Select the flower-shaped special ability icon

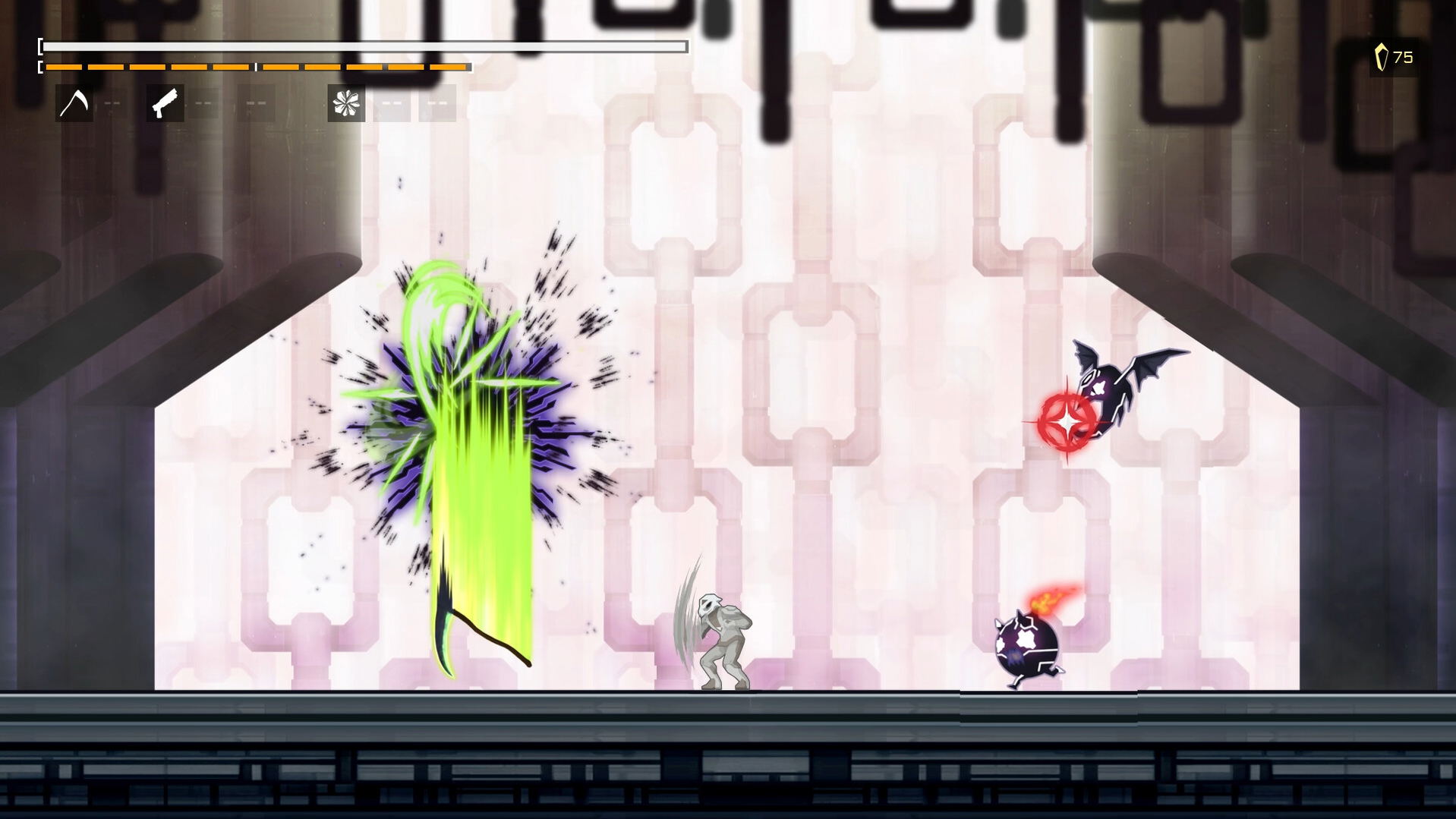point(346,102)
